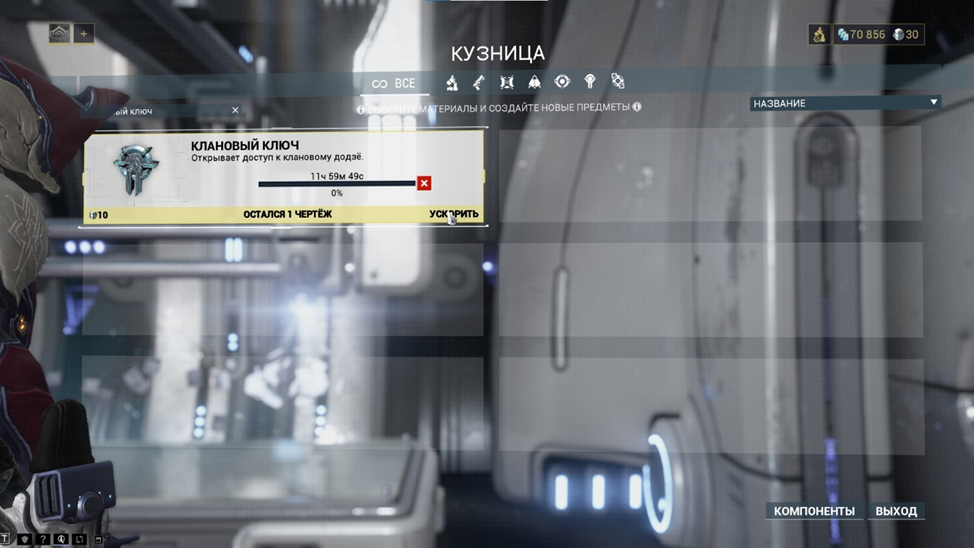The width and height of the screenshot is (974, 548).
Task: Open the last category icon tab
Action: (x=618, y=82)
